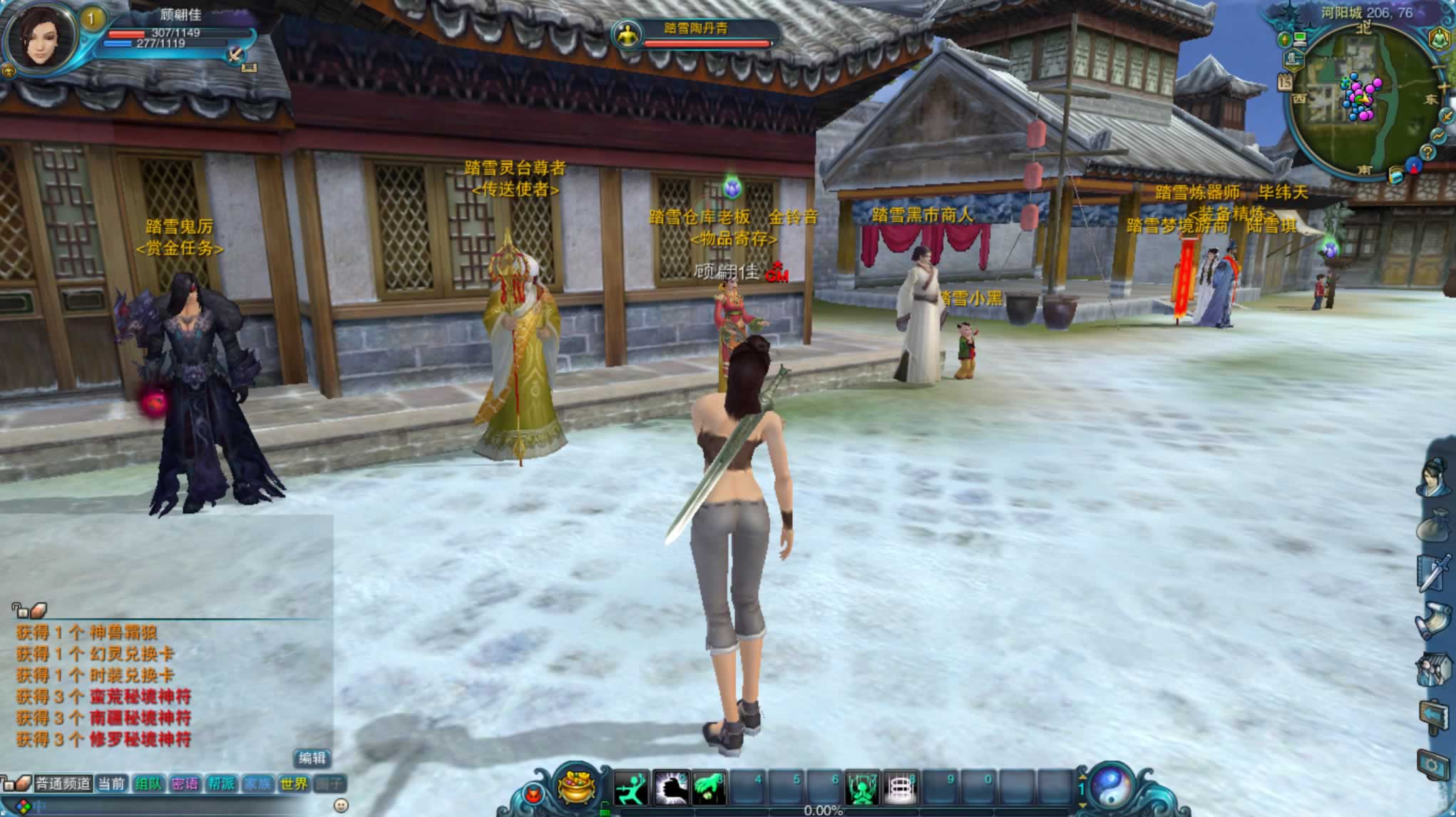Trigger the green grabbing hand skill
Viewport: 1456px width, 817px height.
pyautogui.click(x=709, y=788)
